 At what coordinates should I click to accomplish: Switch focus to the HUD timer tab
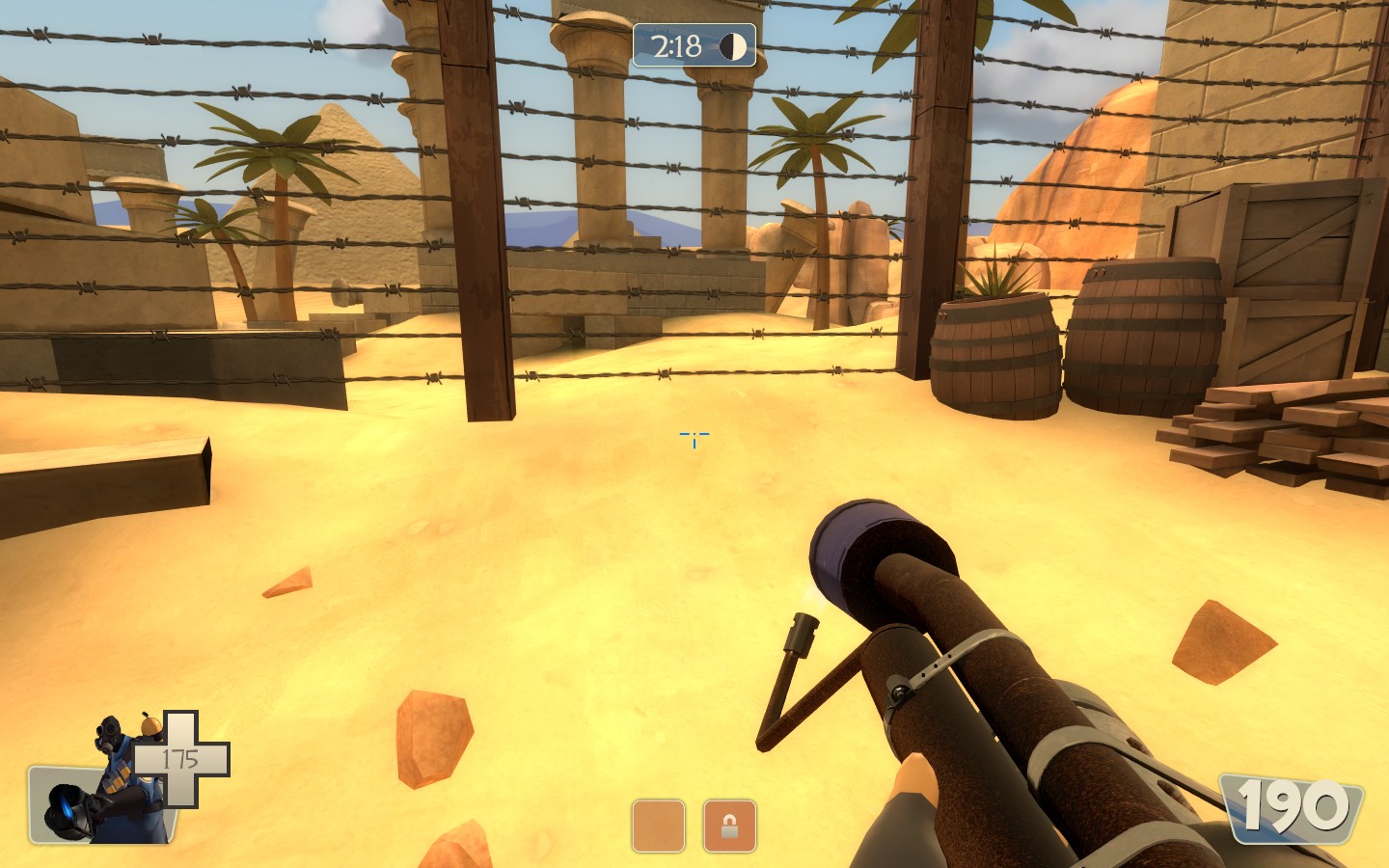(x=693, y=46)
